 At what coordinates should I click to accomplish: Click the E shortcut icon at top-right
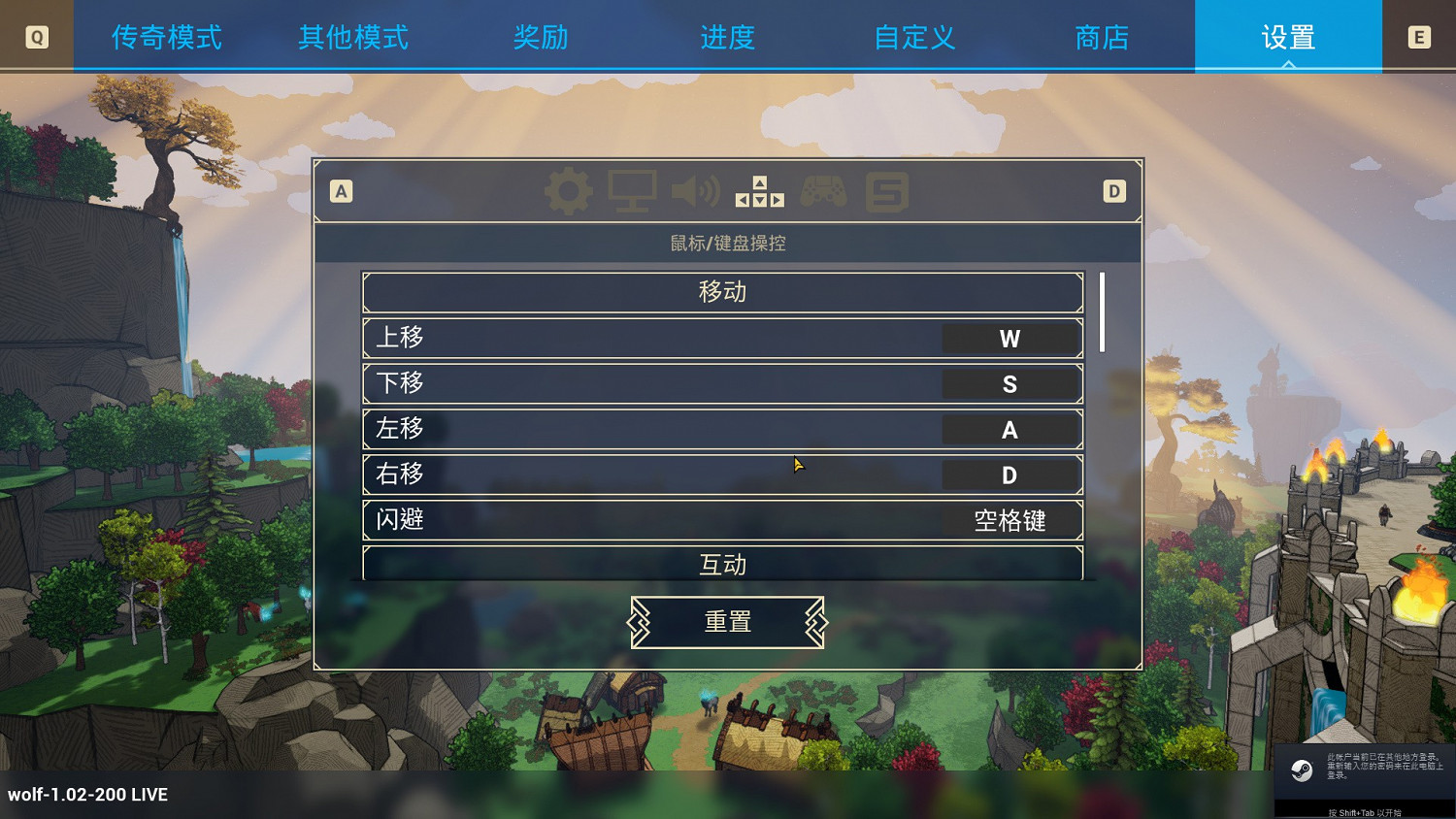[1418, 36]
